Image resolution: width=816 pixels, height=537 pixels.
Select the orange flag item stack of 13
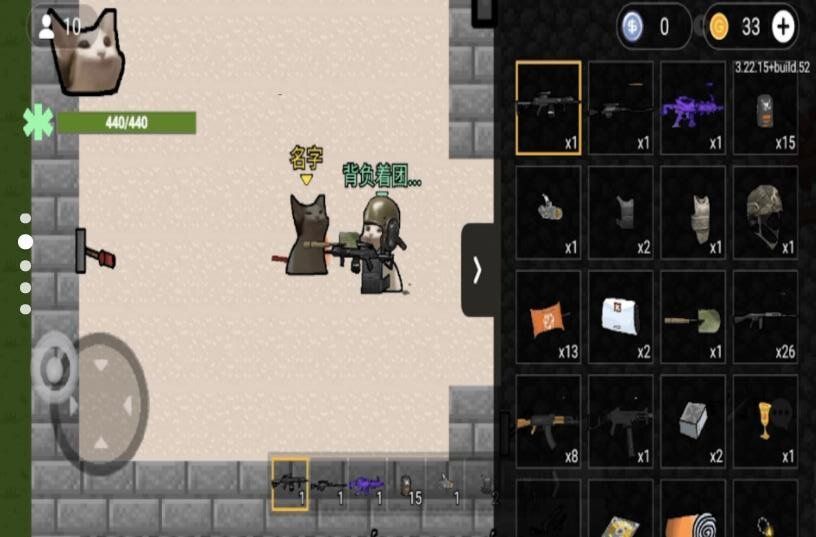(x=548, y=317)
